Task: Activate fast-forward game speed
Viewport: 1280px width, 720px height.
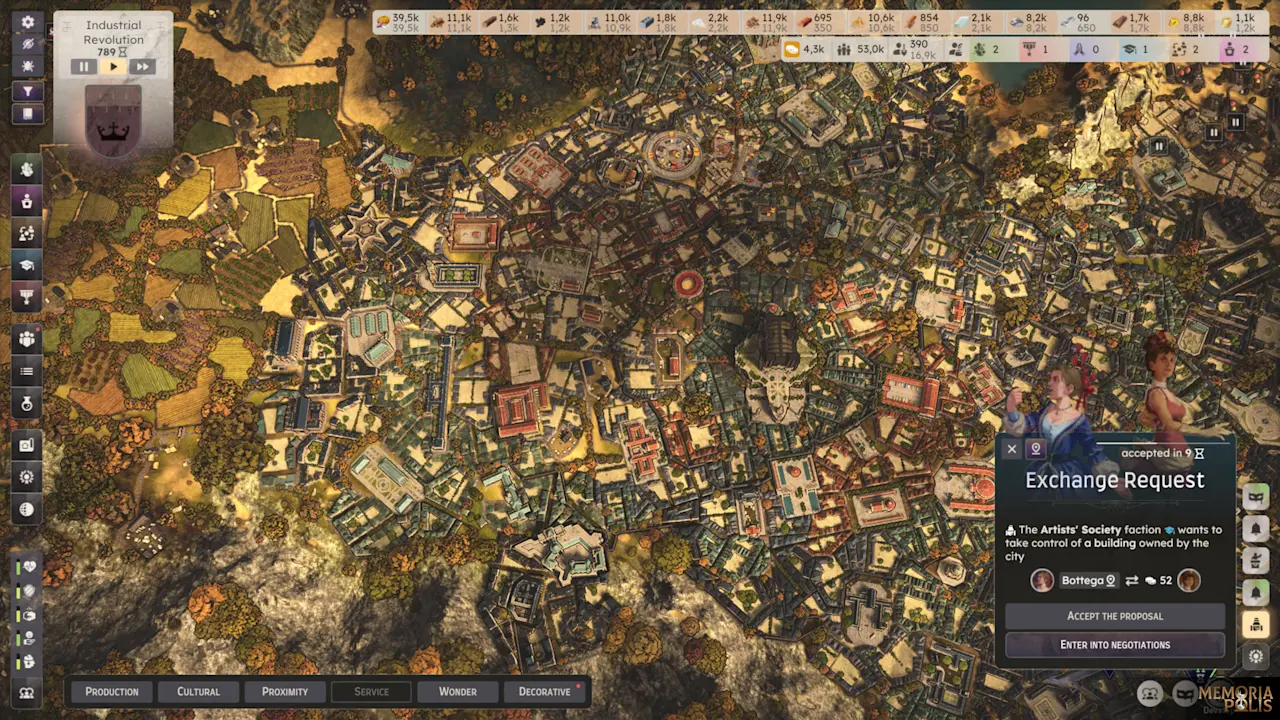Action: [x=142, y=67]
